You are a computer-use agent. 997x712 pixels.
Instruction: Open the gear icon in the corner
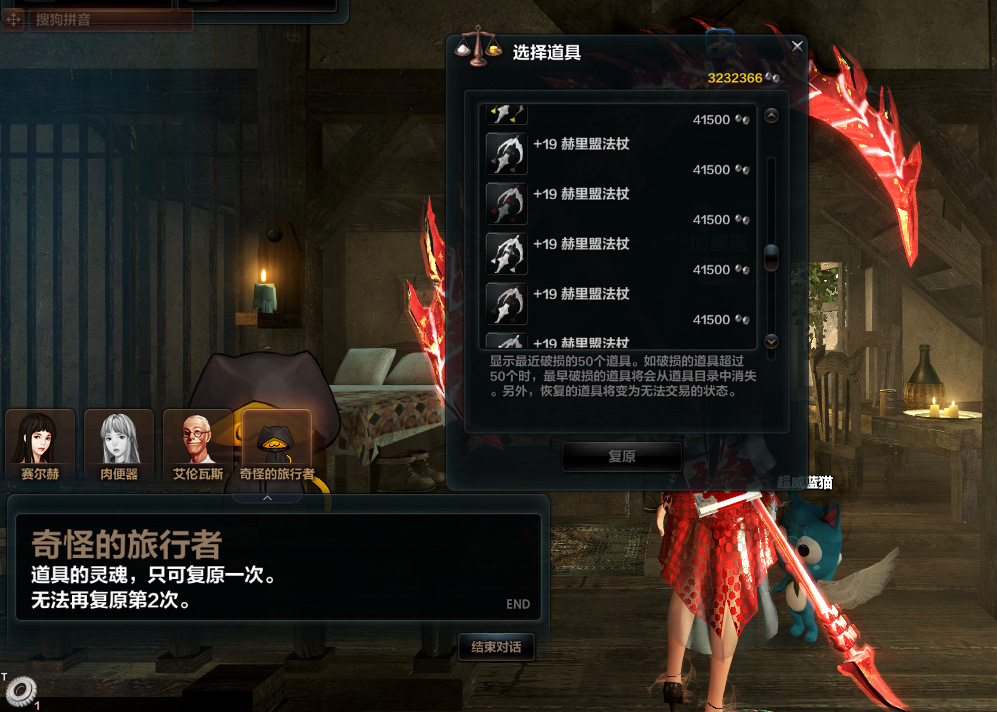point(20,691)
